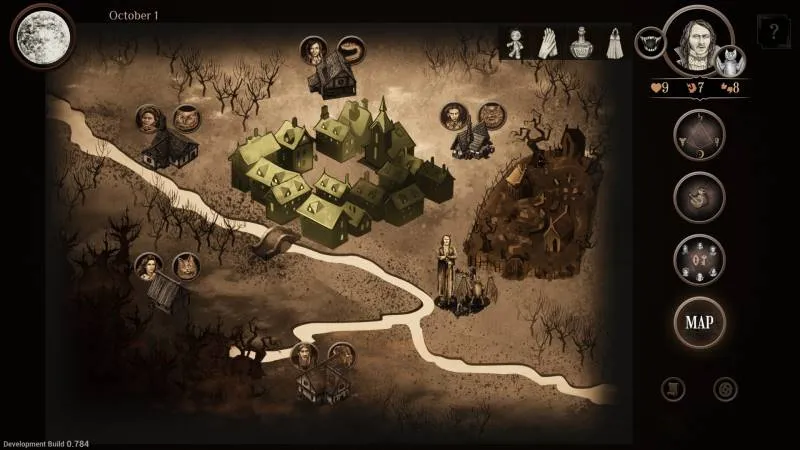Open the gear settings icon
Viewport: 800px width, 450px height.
point(725,388)
